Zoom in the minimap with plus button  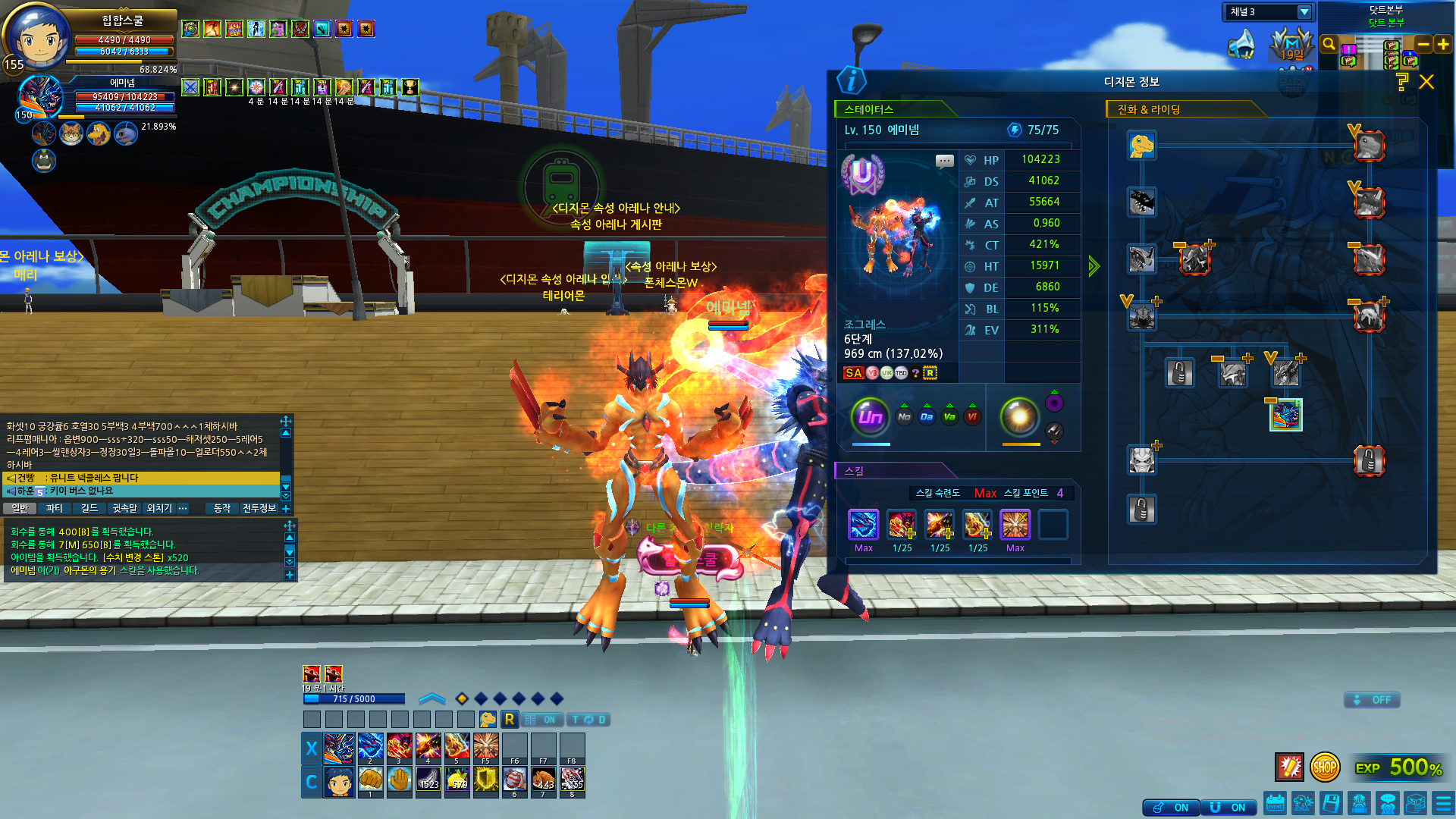point(1443,45)
